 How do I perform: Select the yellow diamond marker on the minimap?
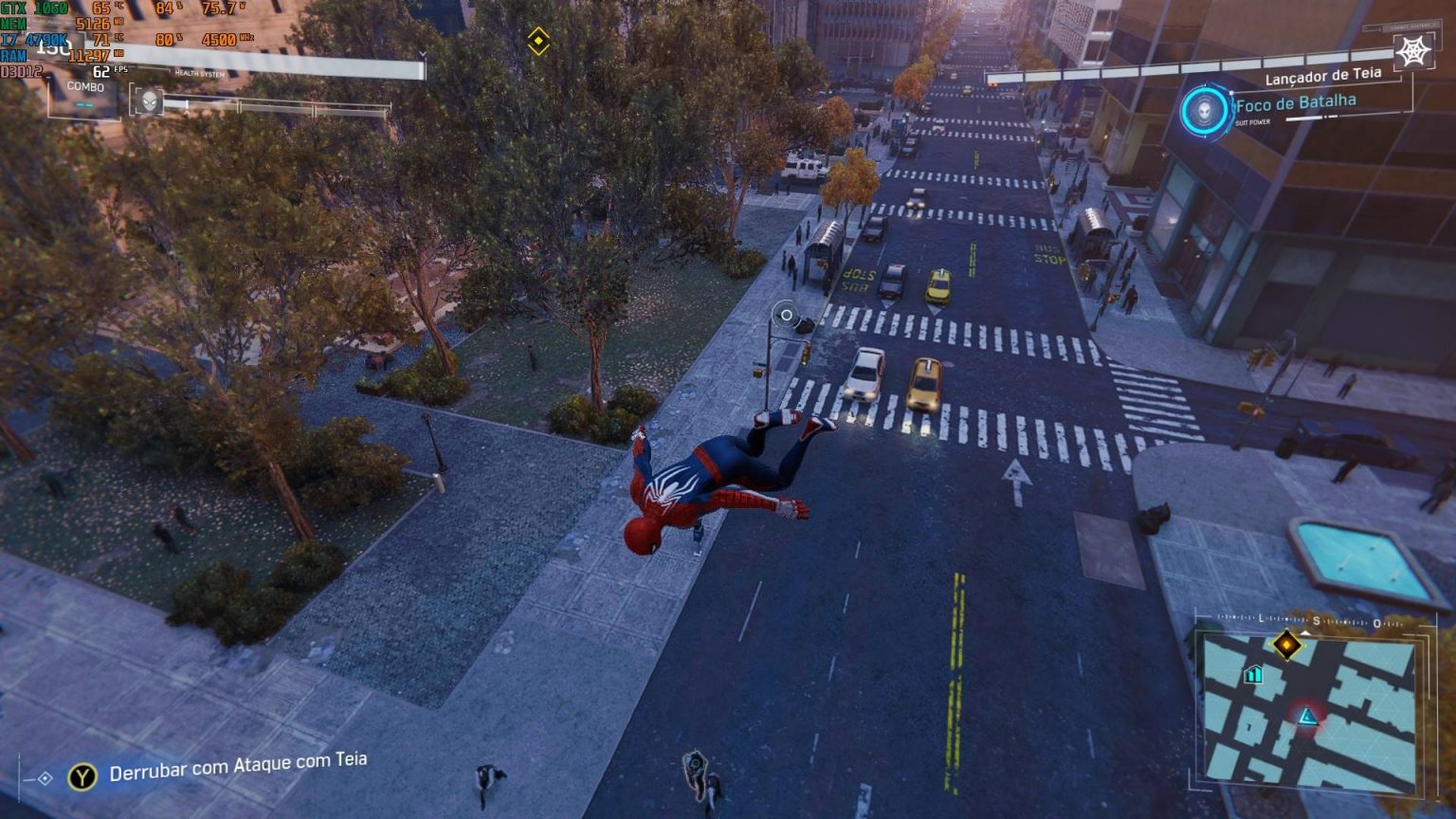point(1286,646)
